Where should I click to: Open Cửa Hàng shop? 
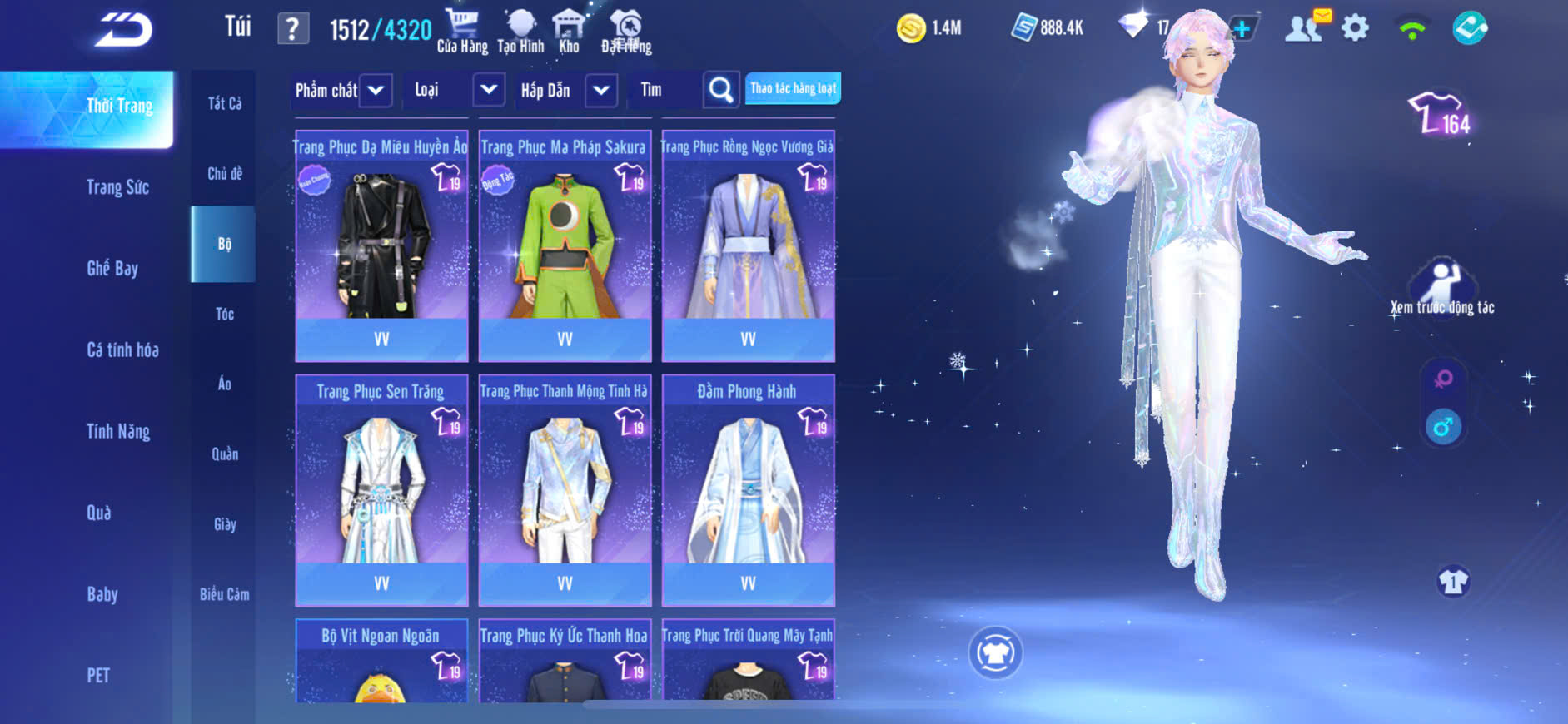tap(462, 32)
